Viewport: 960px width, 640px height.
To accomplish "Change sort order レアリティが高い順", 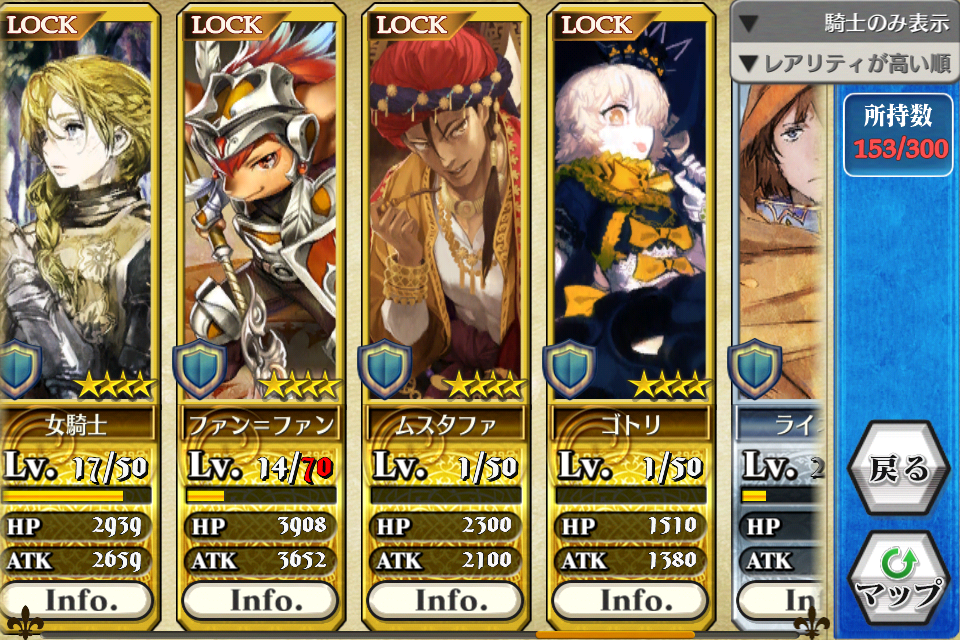I will pos(845,65).
